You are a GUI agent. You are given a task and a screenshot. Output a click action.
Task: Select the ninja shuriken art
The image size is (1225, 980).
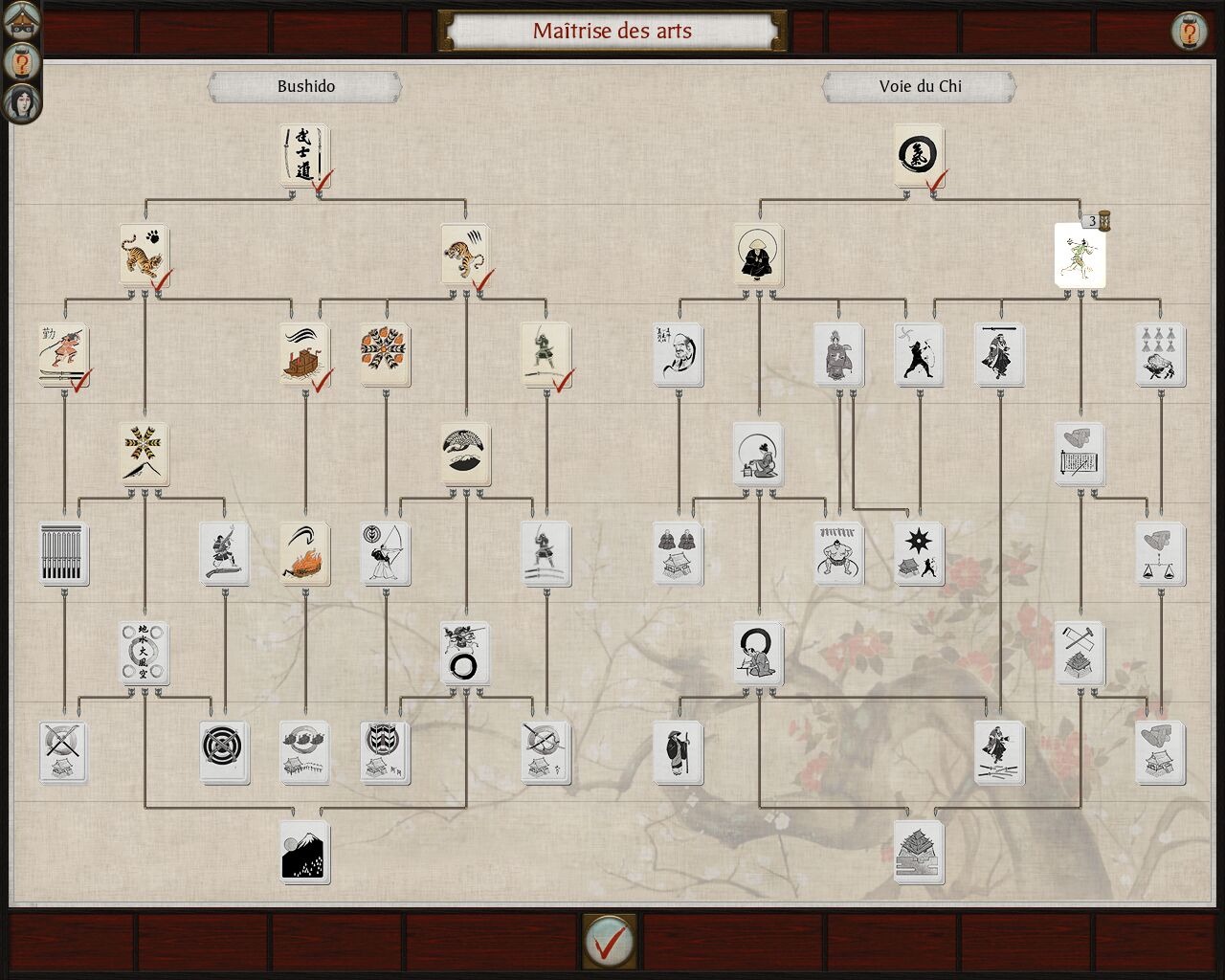tap(919, 553)
